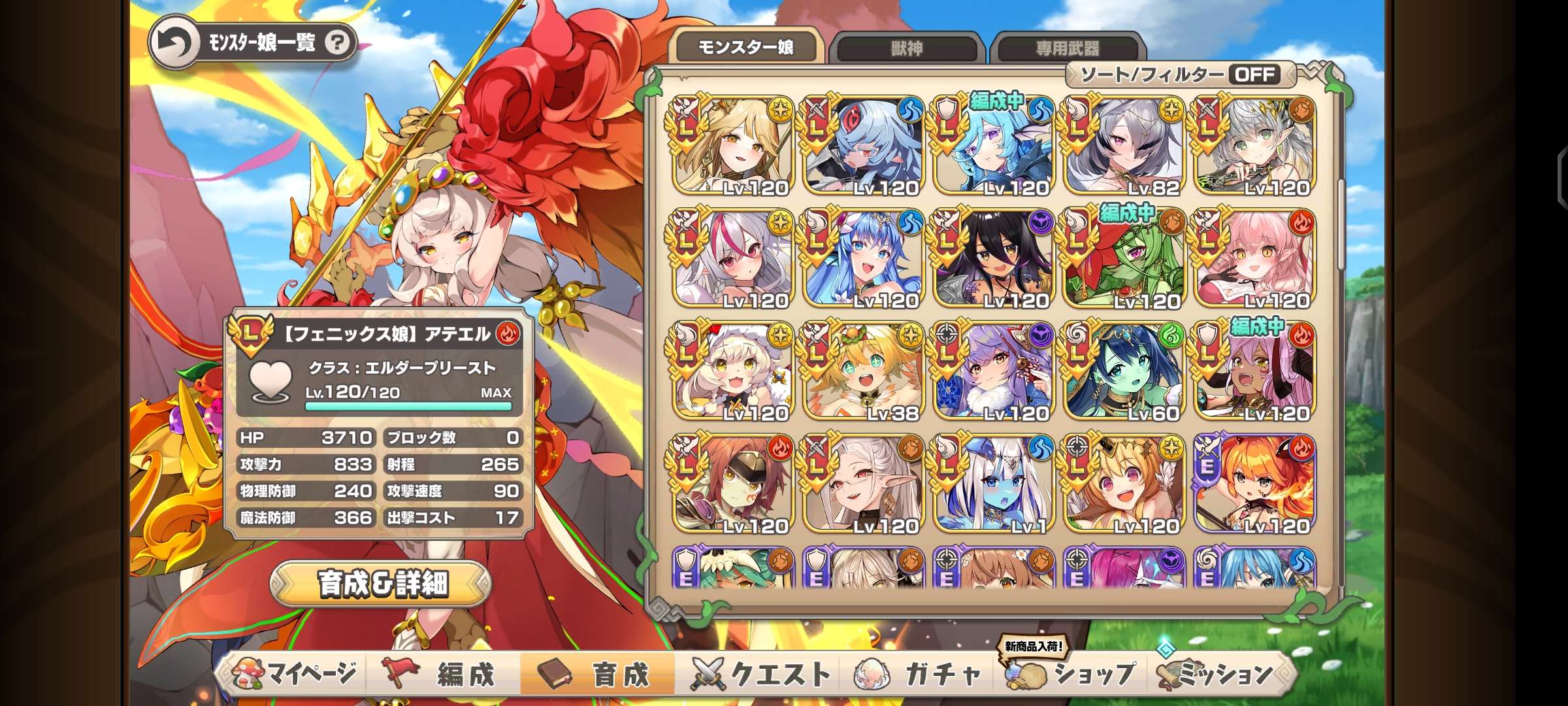Select the Lv60 green-skinned monster girl

(x=1124, y=371)
